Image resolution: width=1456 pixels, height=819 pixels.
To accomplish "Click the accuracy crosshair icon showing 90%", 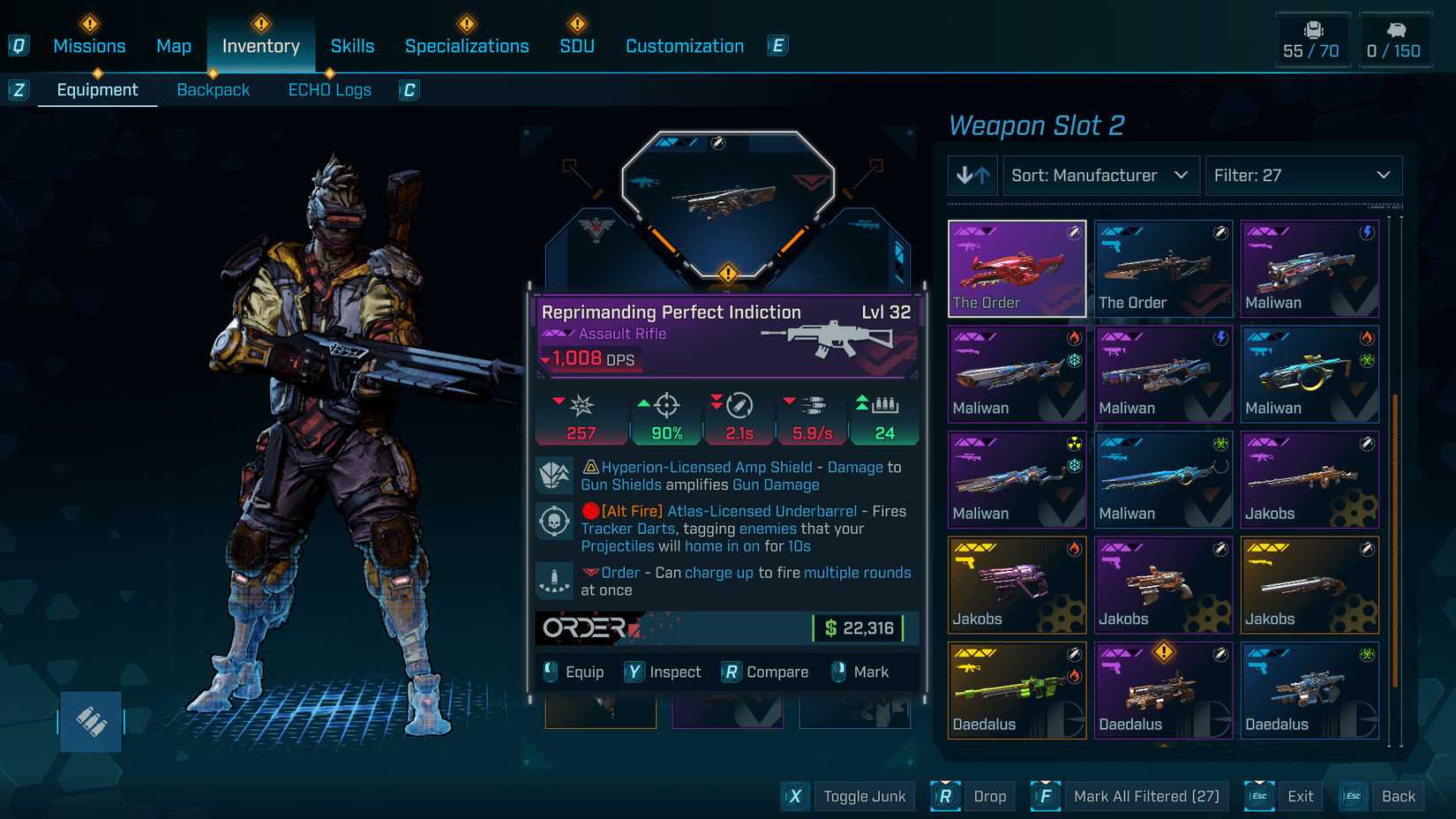I will click(664, 407).
